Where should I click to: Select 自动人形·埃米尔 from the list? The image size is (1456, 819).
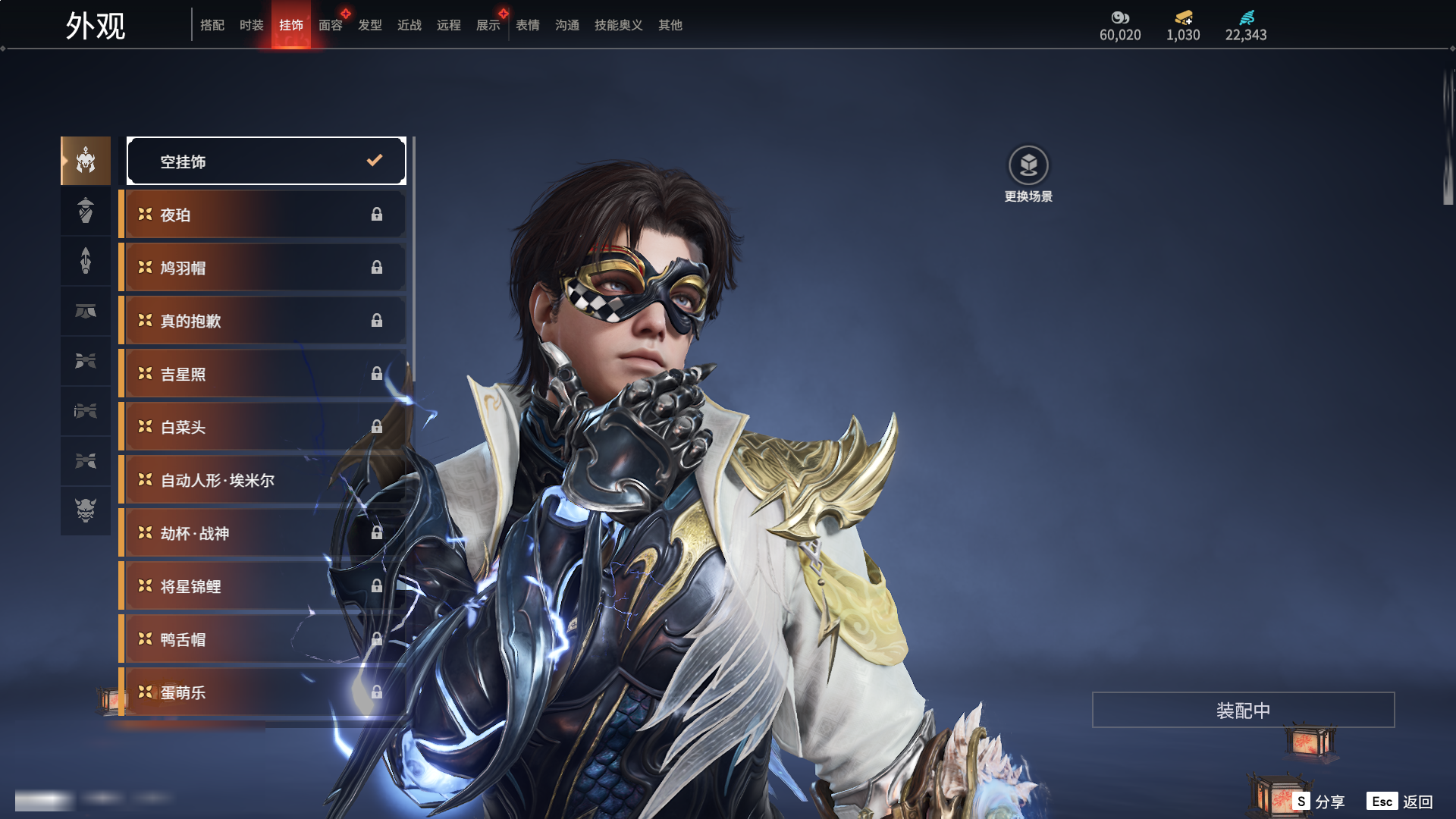point(262,480)
